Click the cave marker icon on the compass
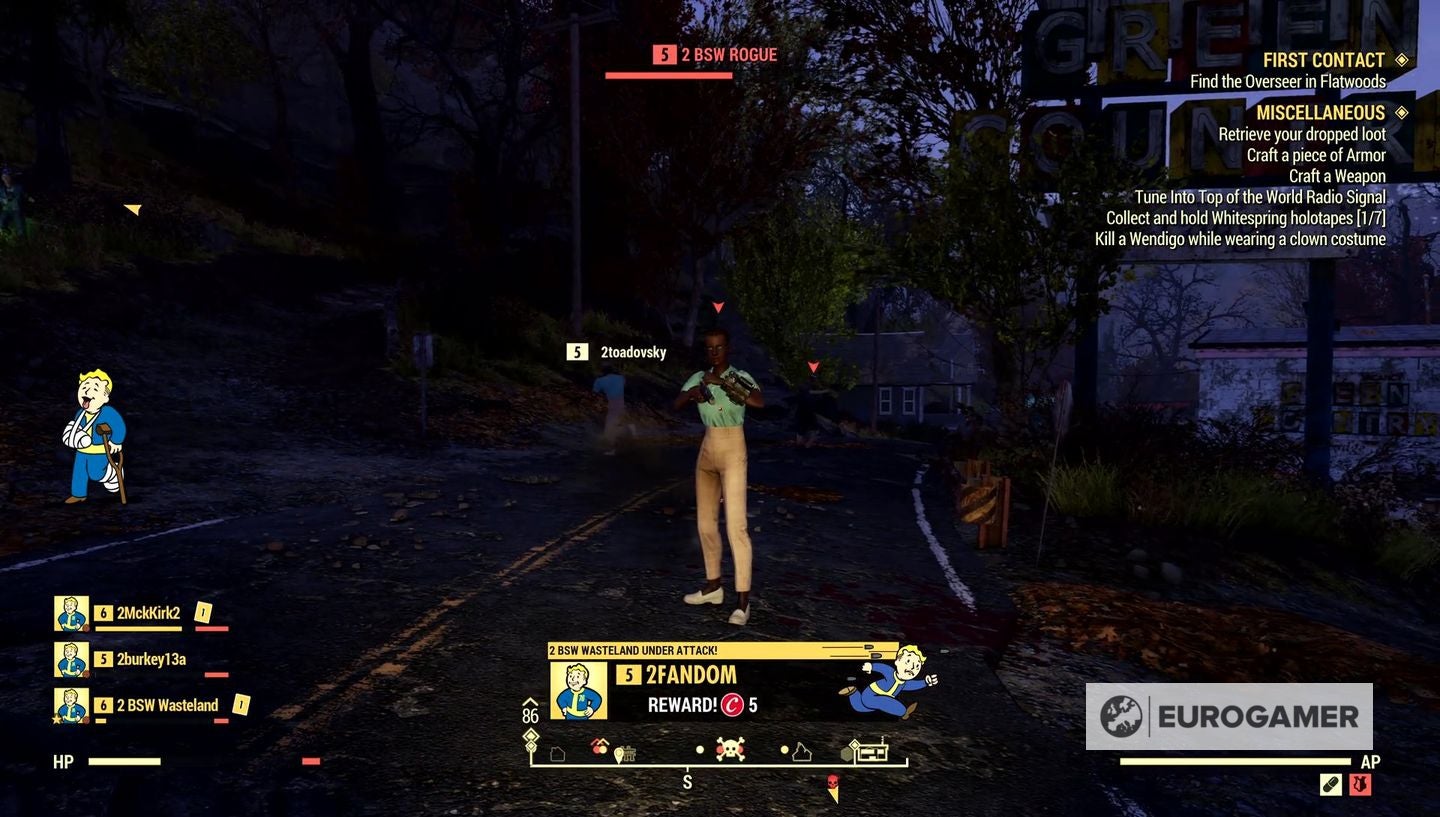The image size is (1440, 817). coord(804,751)
